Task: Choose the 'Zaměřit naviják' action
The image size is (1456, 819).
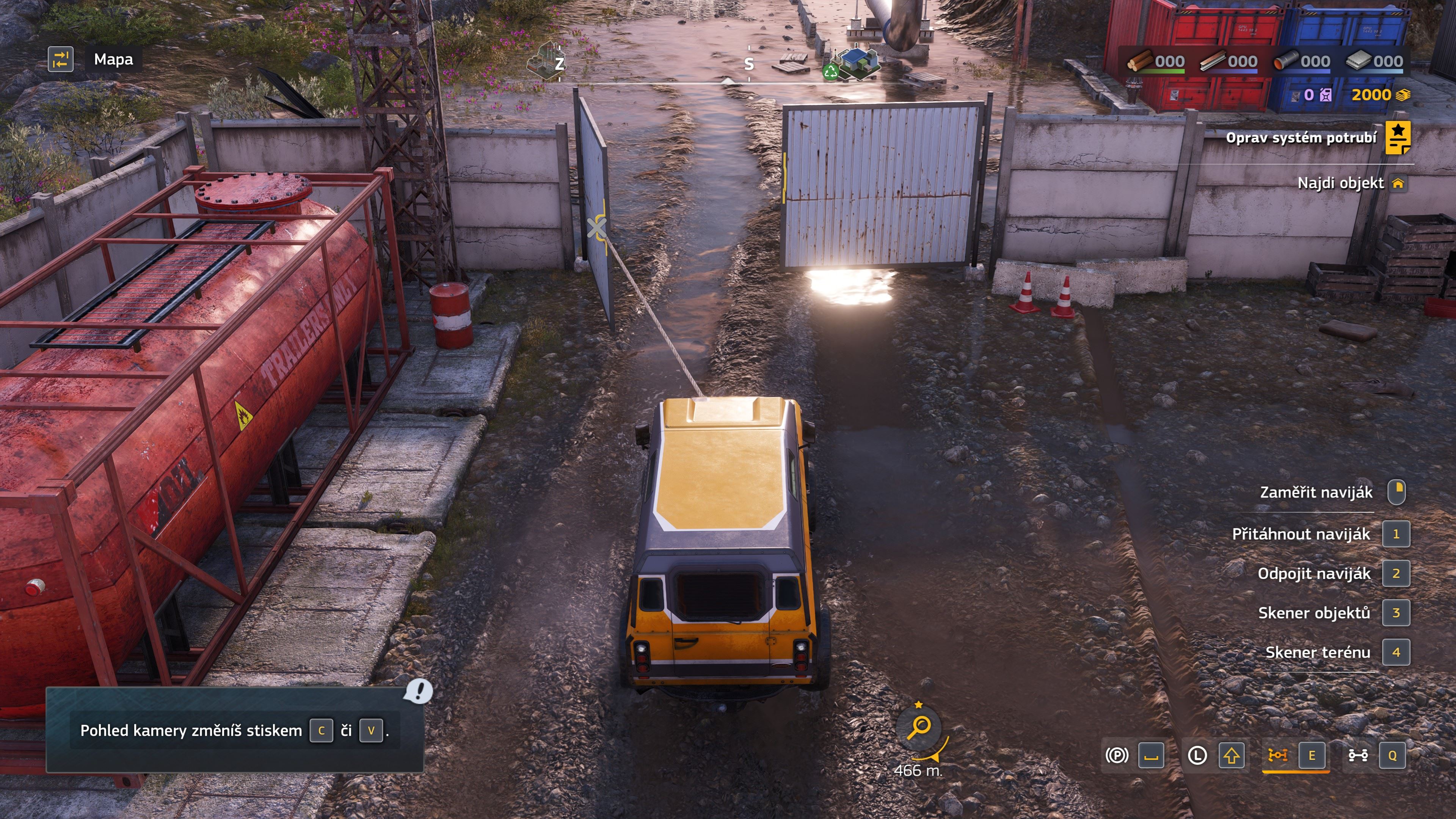Action: pyautogui.click(x=1316, y=492)
